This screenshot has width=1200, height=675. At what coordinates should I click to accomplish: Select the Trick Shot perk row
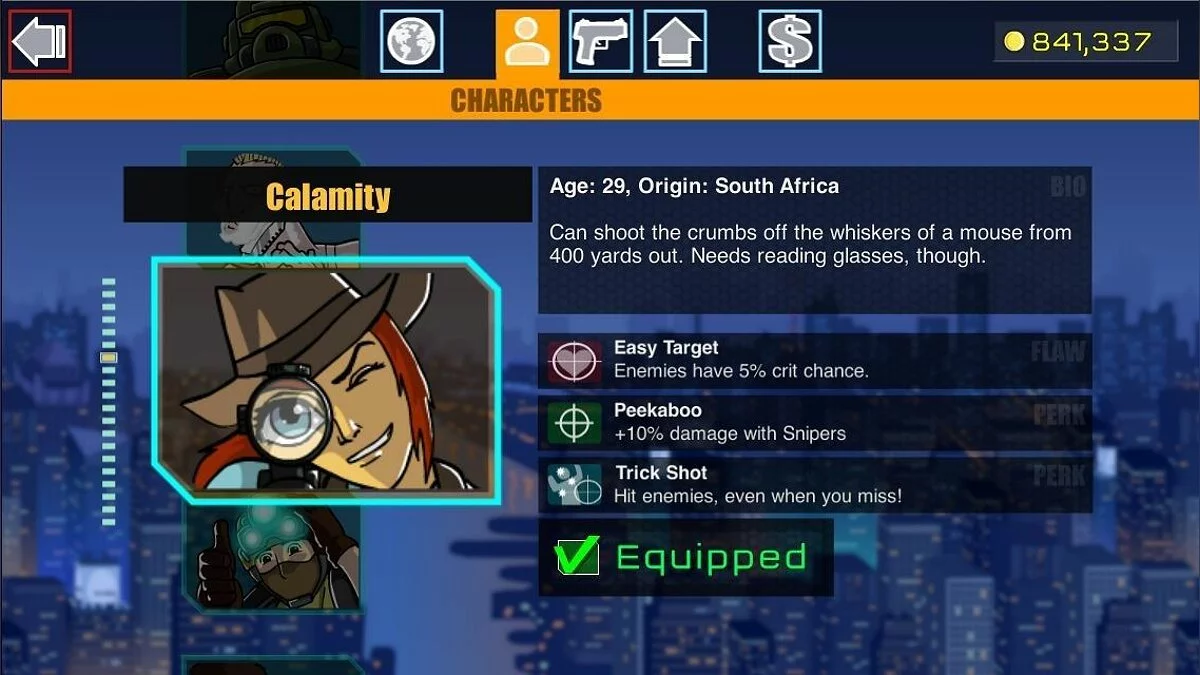tap(814, 484)
